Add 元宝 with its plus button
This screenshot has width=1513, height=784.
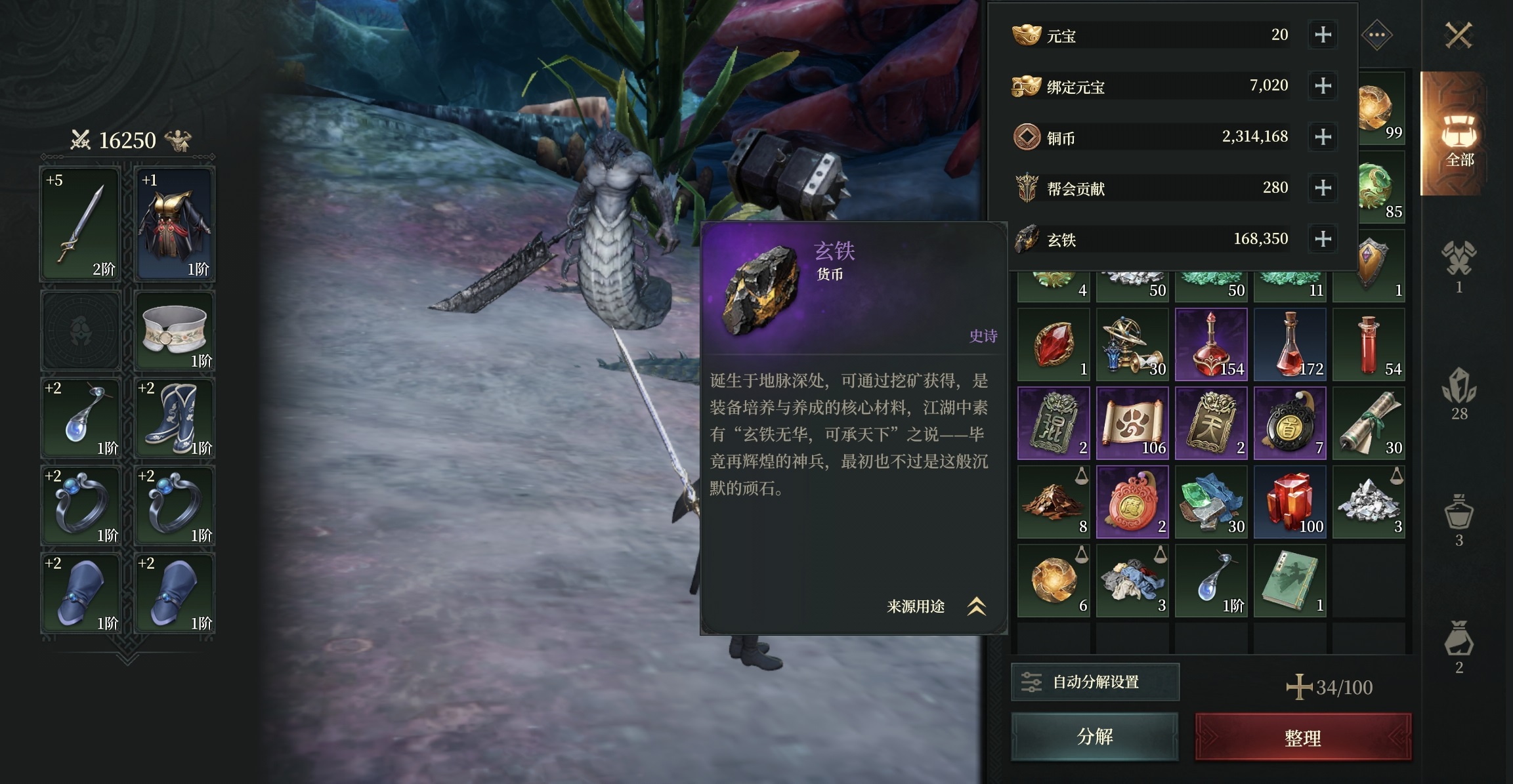point(1323,34)
